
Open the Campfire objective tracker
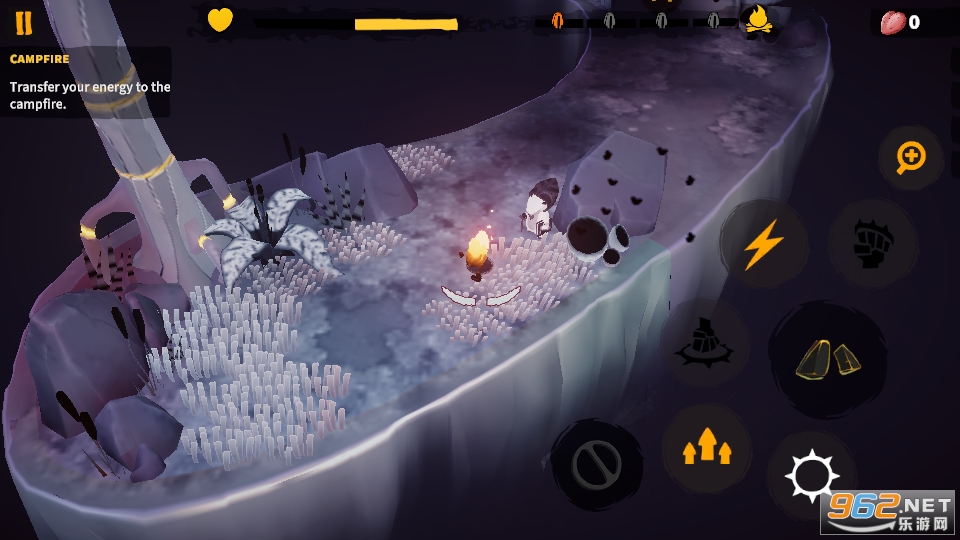(86, 81)
